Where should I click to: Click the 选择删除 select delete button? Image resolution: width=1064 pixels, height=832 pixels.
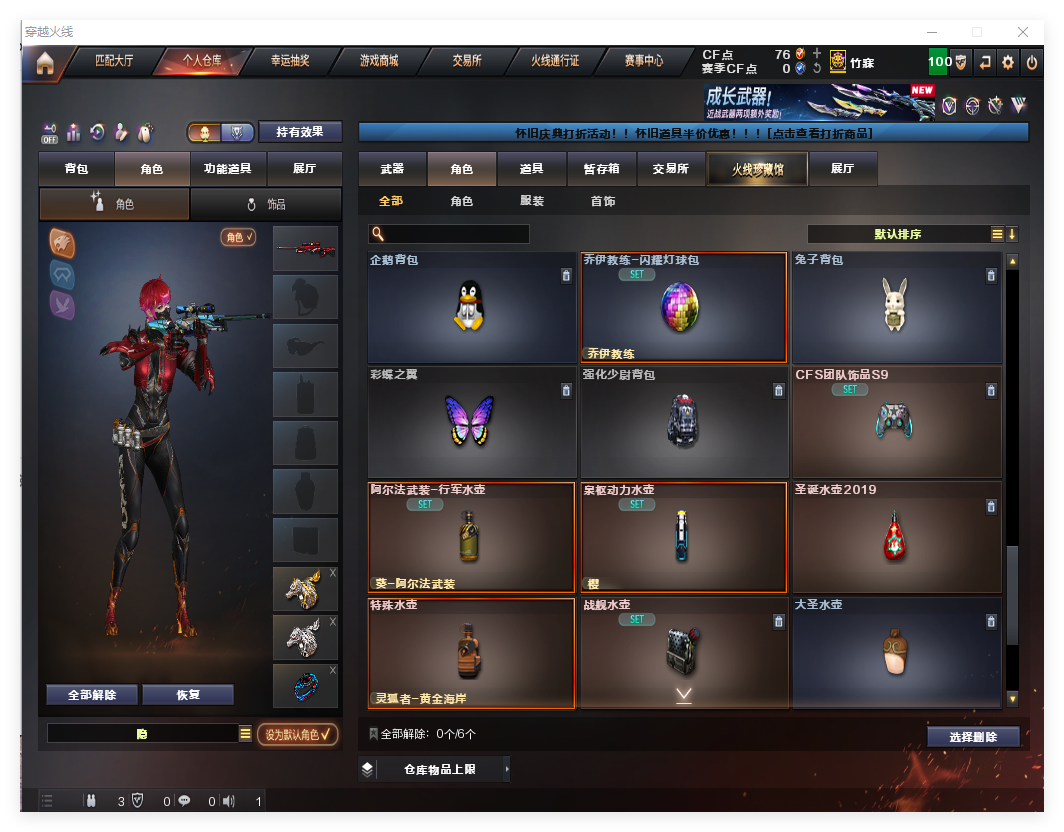973,737
